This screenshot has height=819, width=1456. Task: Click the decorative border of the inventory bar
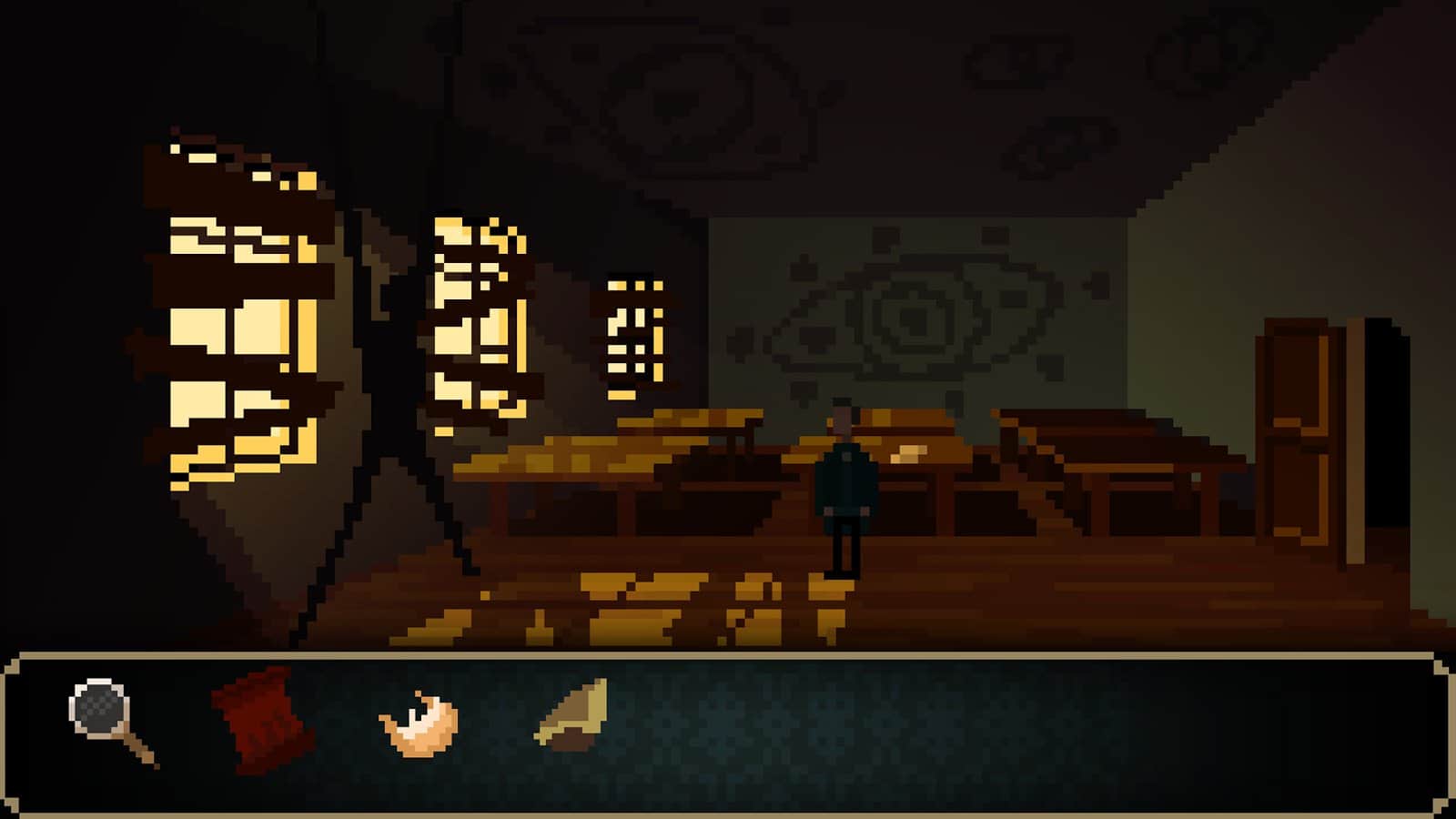(728, 657)
